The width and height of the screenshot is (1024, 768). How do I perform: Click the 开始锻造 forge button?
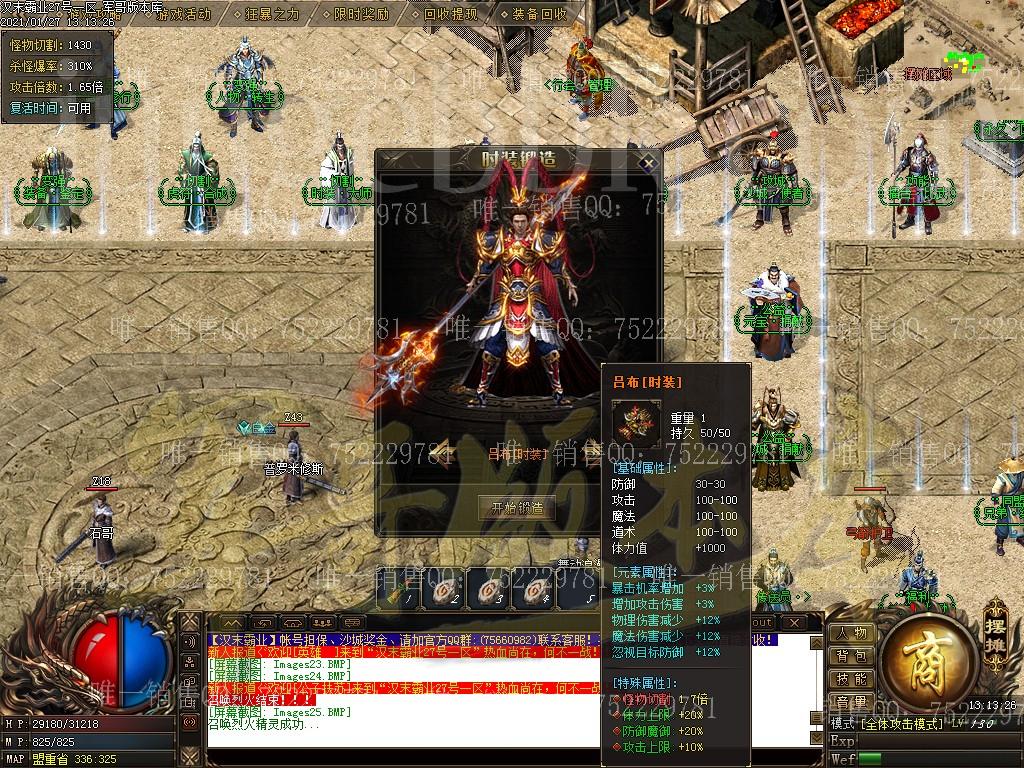pyautogui.click(x=516, y=507)
